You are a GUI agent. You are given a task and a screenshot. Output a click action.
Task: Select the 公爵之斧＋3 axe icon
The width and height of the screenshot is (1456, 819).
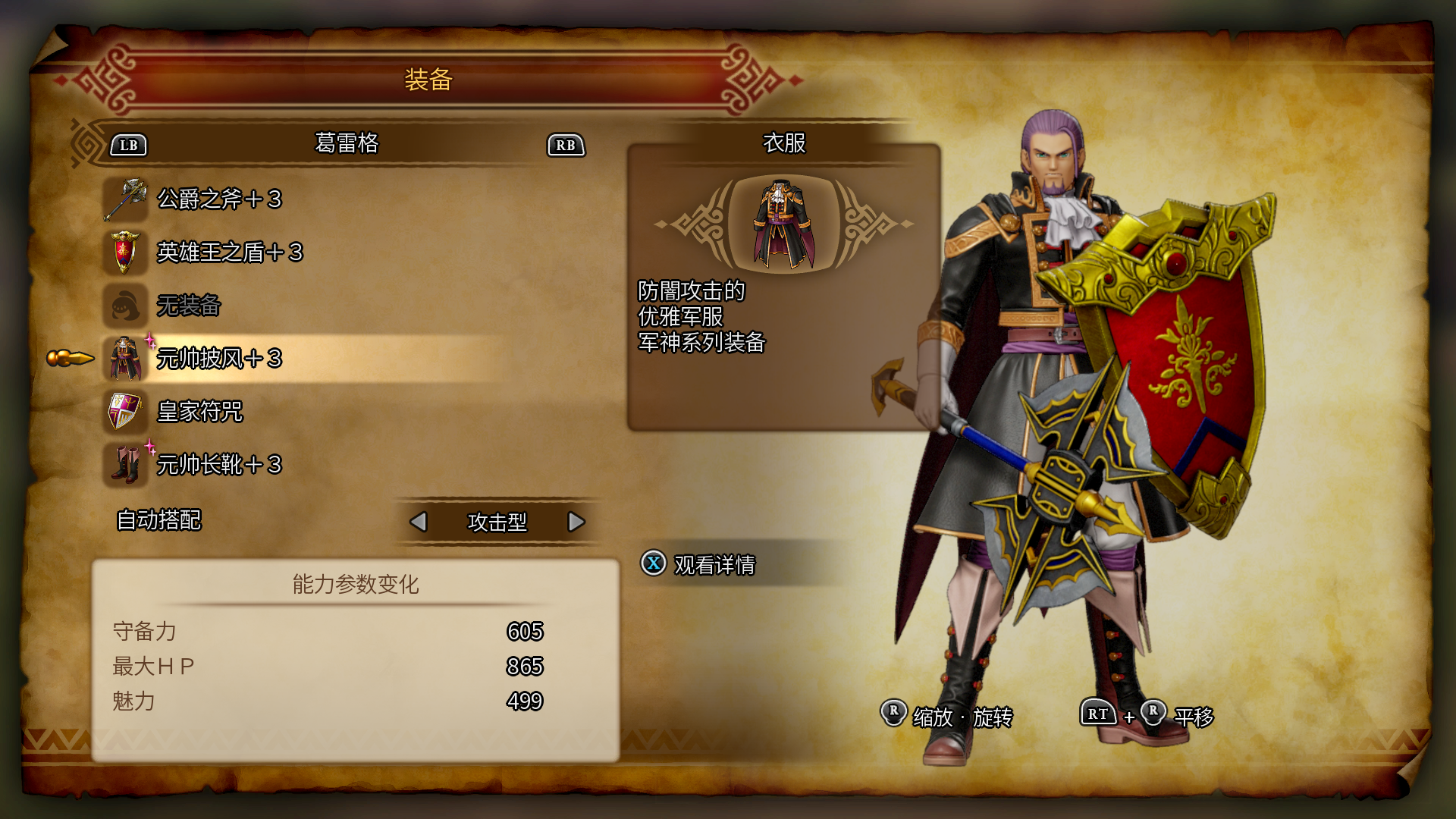126,199
